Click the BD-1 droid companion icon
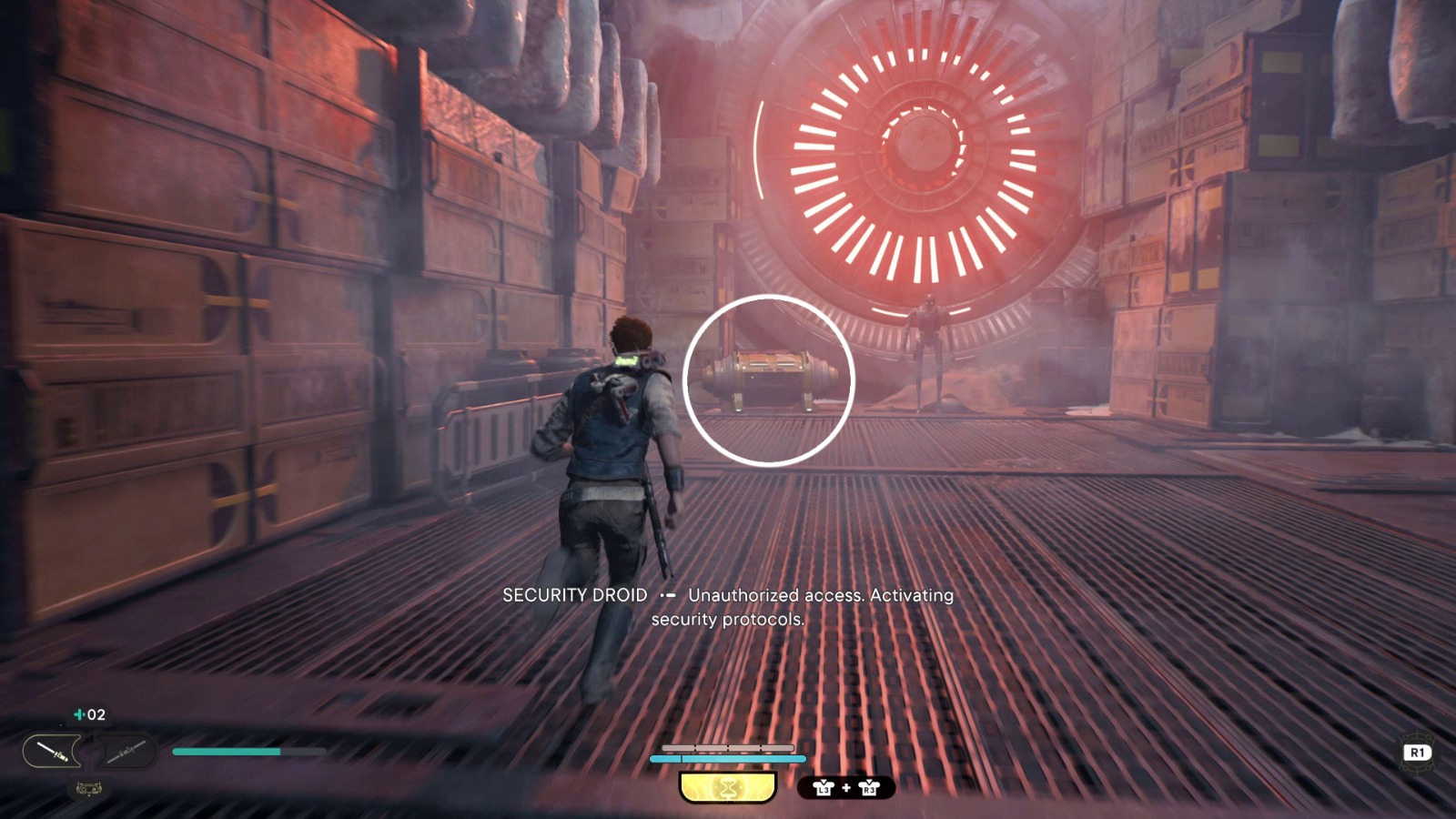The height and width of the screenshot is (819, 1456). coord(89,788)
